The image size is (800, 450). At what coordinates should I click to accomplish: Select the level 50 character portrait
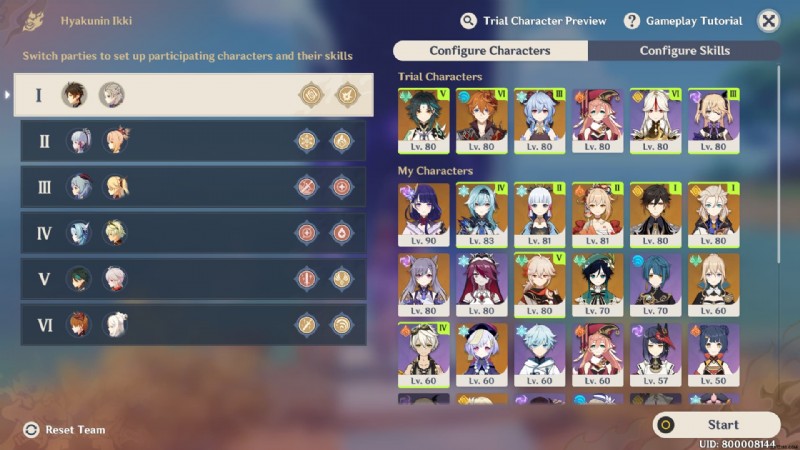pos(714,355)
